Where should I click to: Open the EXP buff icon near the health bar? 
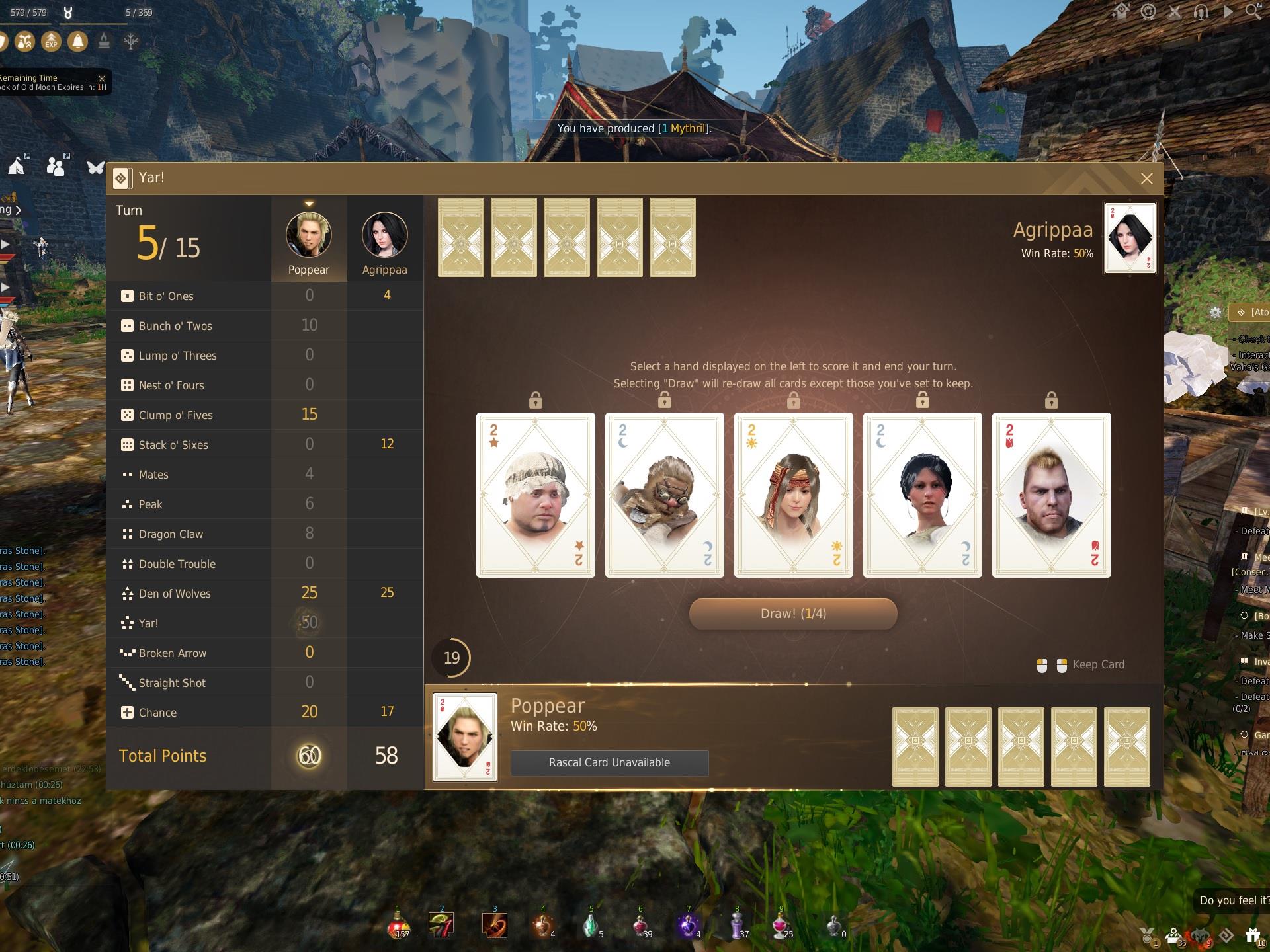point(51,42)
